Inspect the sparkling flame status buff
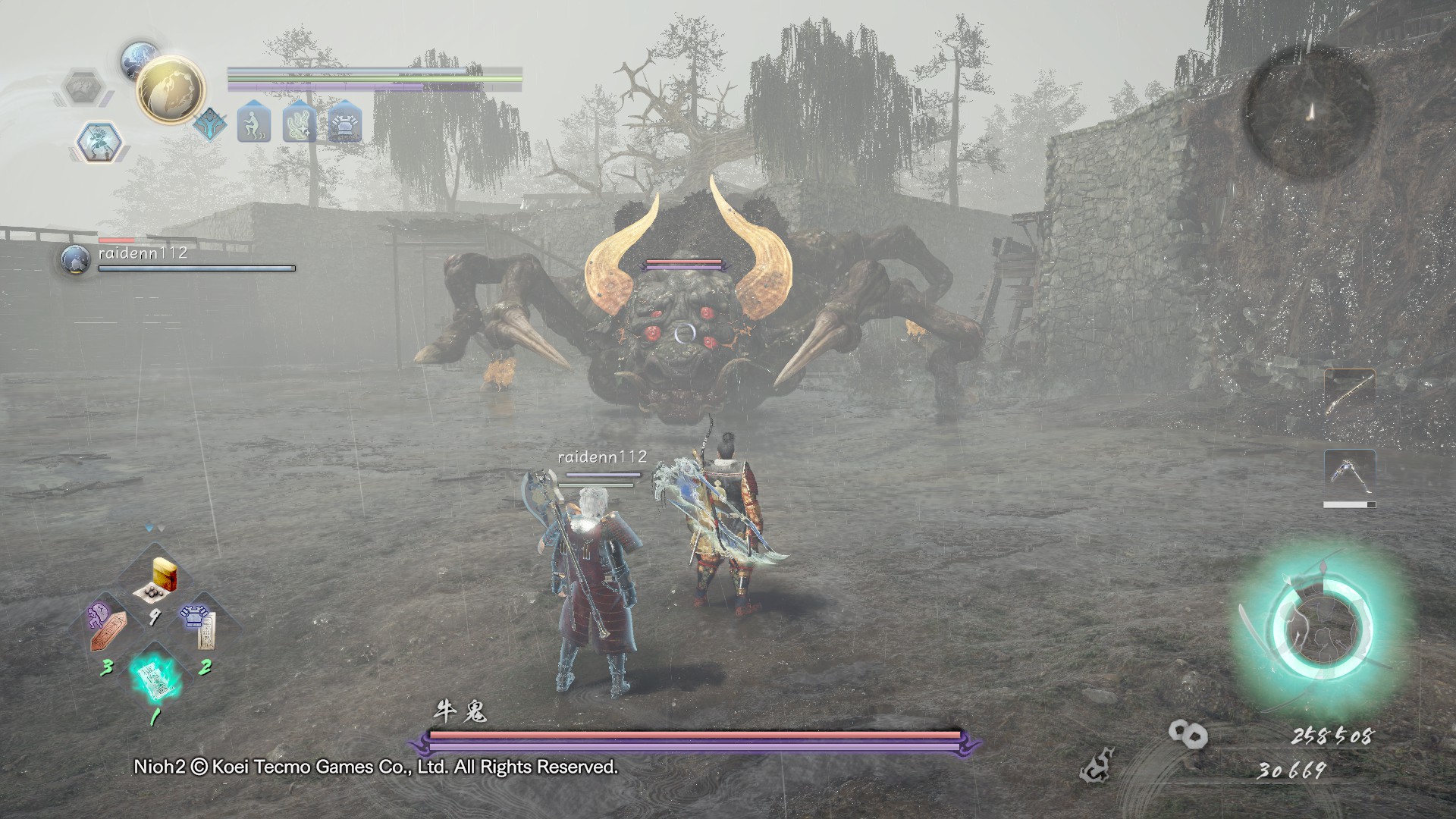The width and height of the screenshot is (1456, 819). (300, 122)
